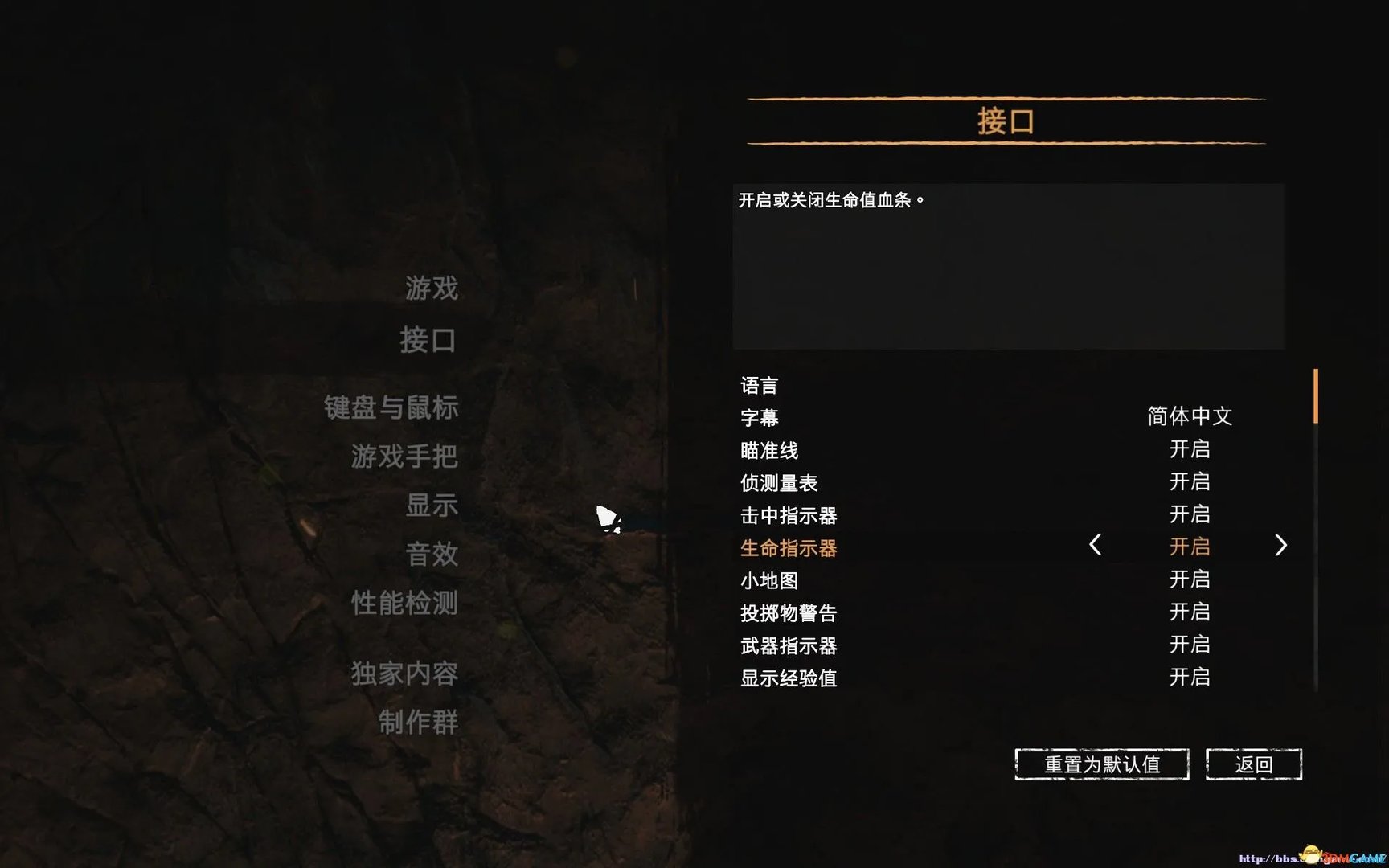Disable 投掷物警告 warnings
1389x868 pixels.
click(x=1190, y=612)
